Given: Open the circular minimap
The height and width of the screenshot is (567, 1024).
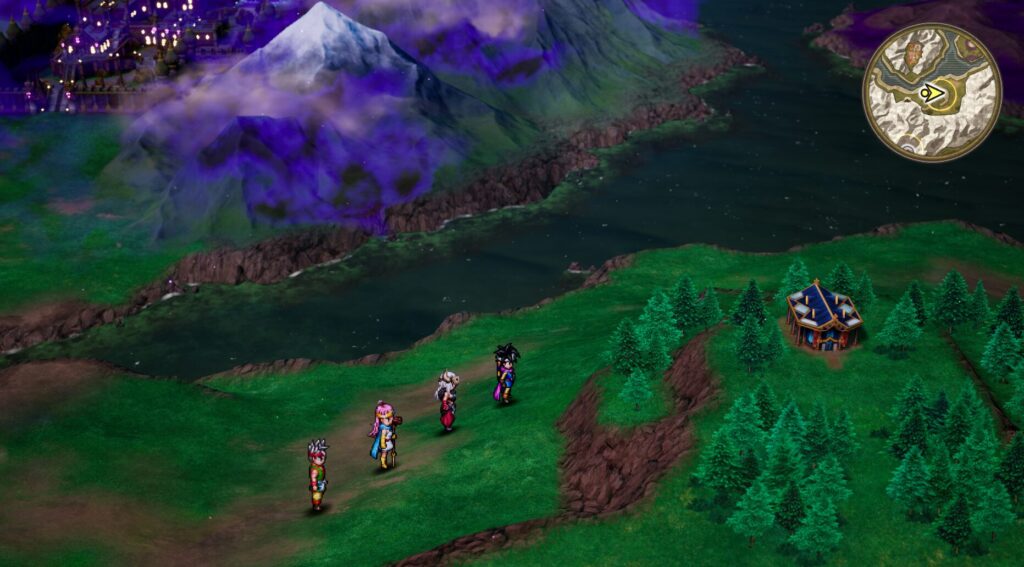Looking at the screenshot, I should pos(932,92).
